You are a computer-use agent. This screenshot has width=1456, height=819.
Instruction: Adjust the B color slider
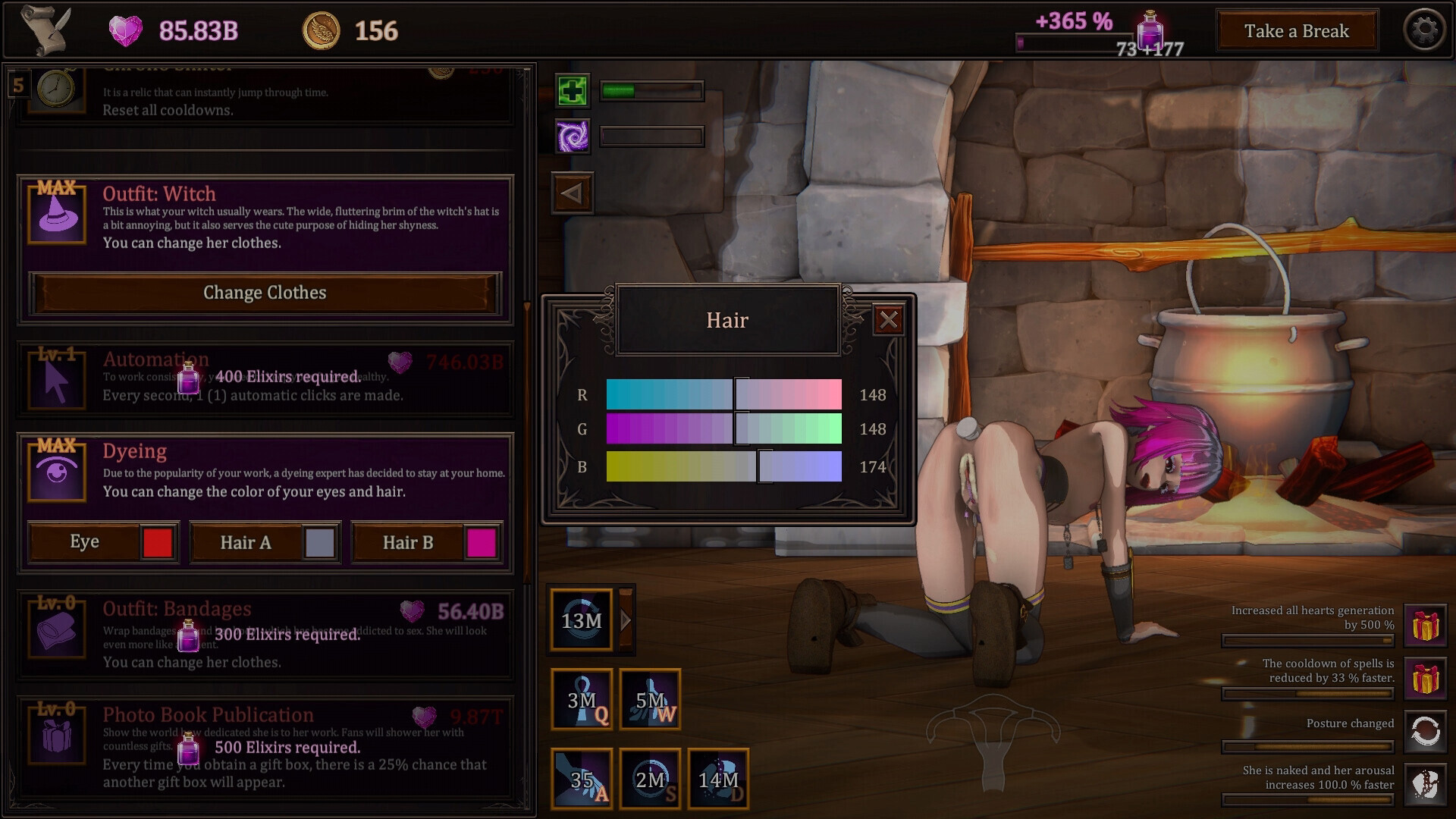pos(765,466)
